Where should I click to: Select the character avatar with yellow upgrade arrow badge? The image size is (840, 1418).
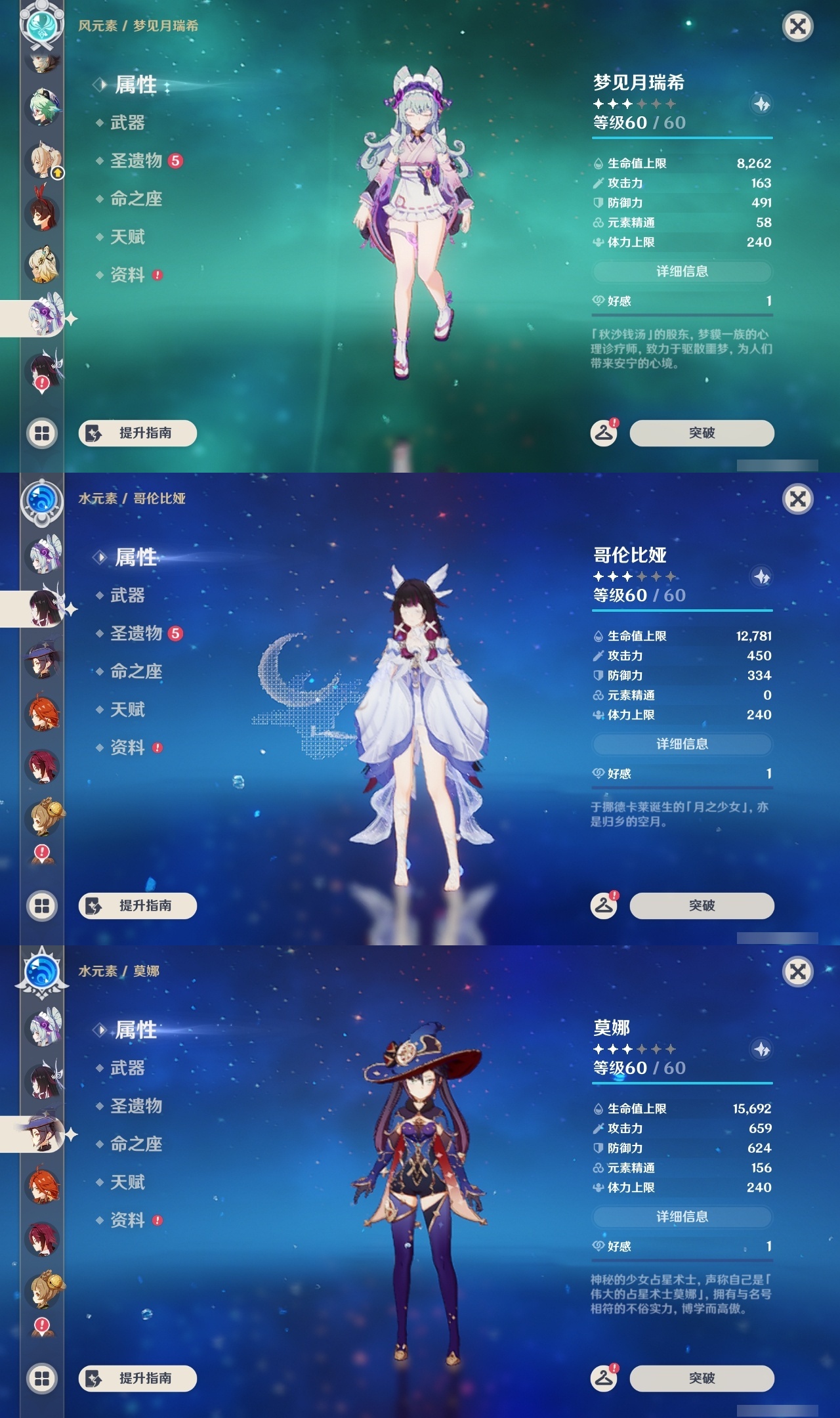click(41, 160)
